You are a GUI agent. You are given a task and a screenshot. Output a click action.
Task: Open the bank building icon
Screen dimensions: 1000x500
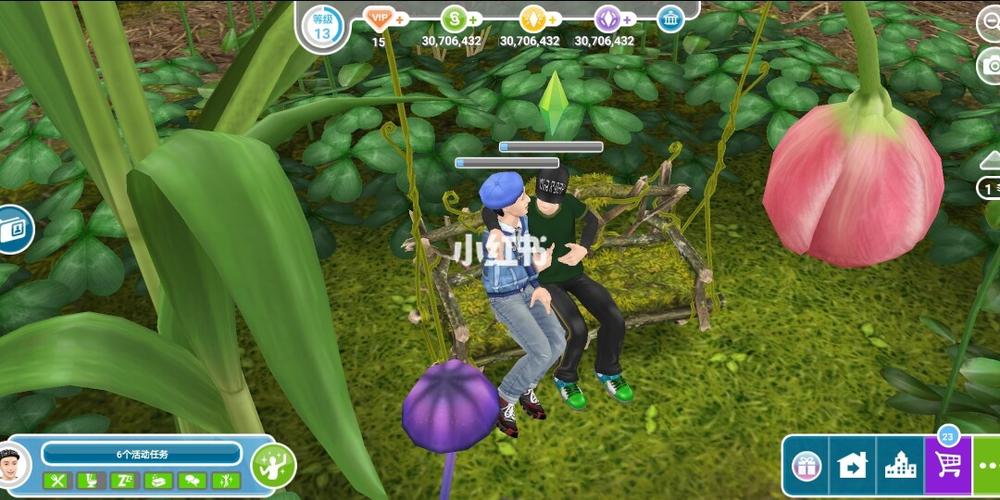[670, 19]
